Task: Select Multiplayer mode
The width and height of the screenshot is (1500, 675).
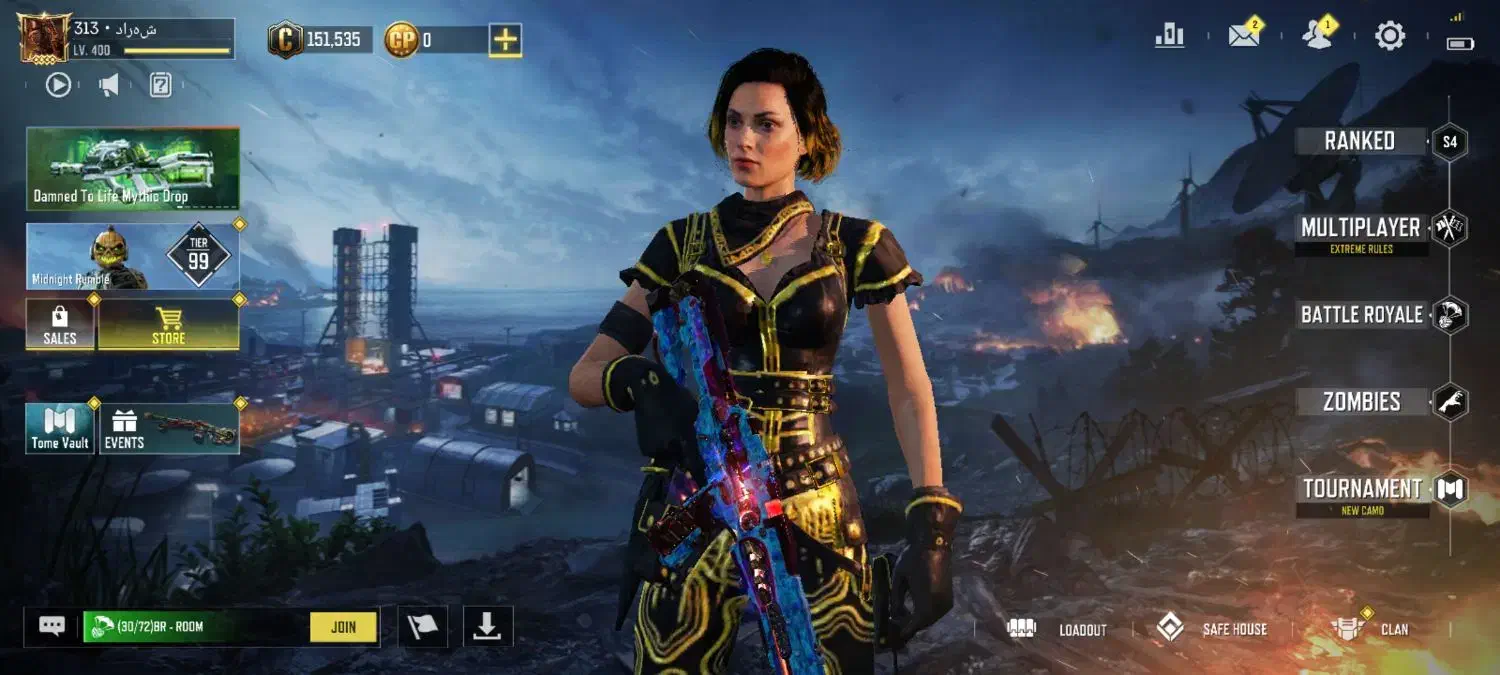Action: pos(1360,228)
